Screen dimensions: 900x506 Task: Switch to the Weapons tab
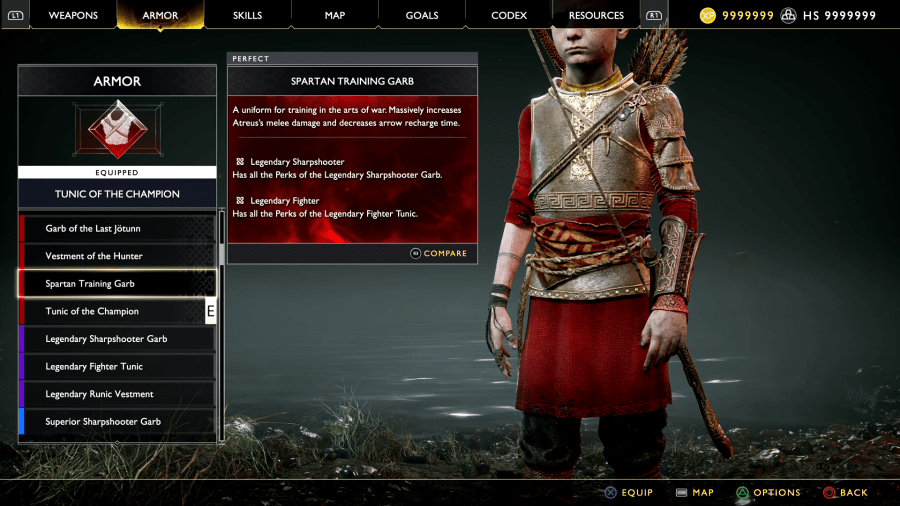pos(73,15)
